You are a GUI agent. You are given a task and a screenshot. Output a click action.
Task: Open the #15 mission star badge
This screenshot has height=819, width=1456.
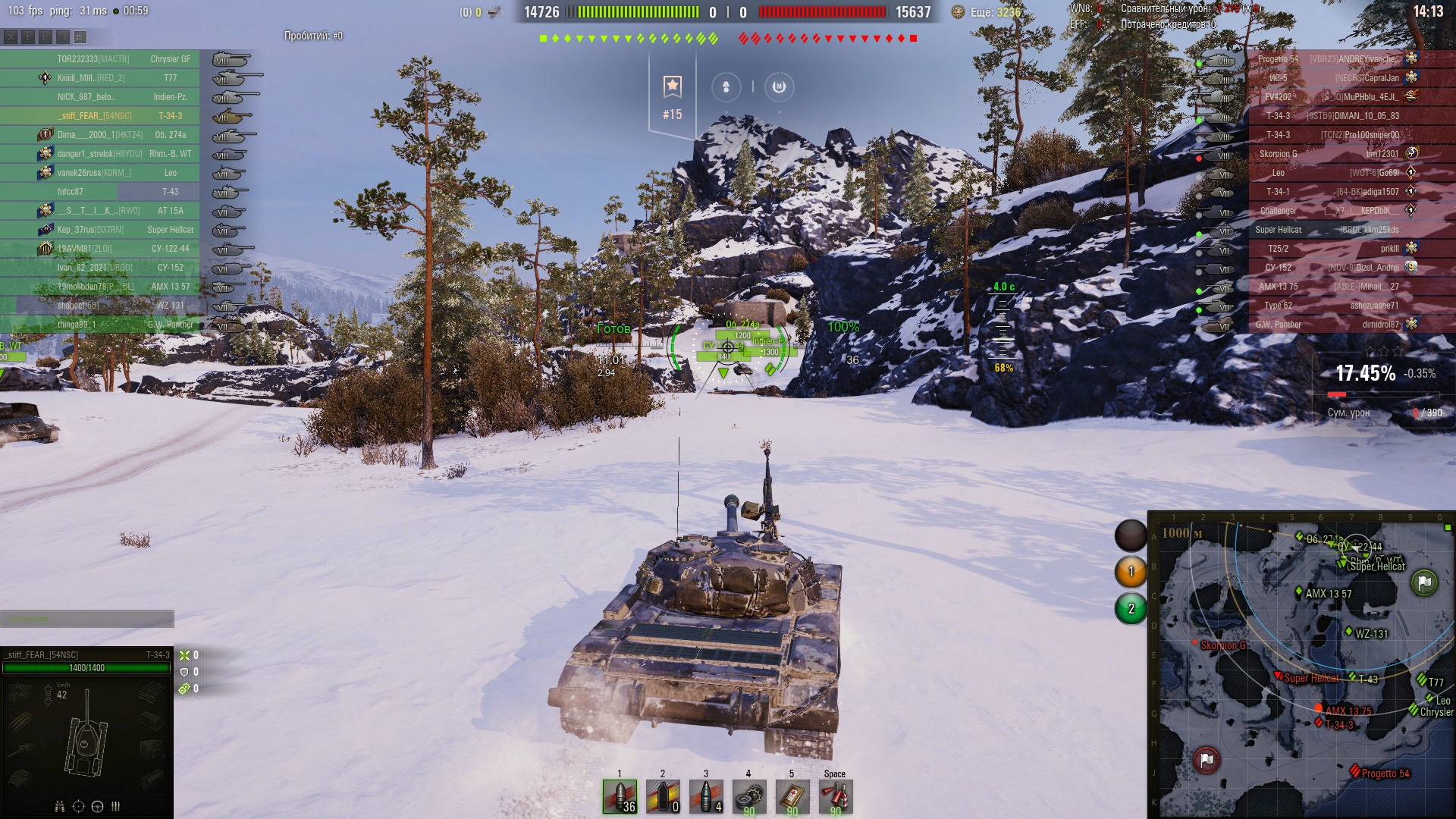tap(673, 96)
